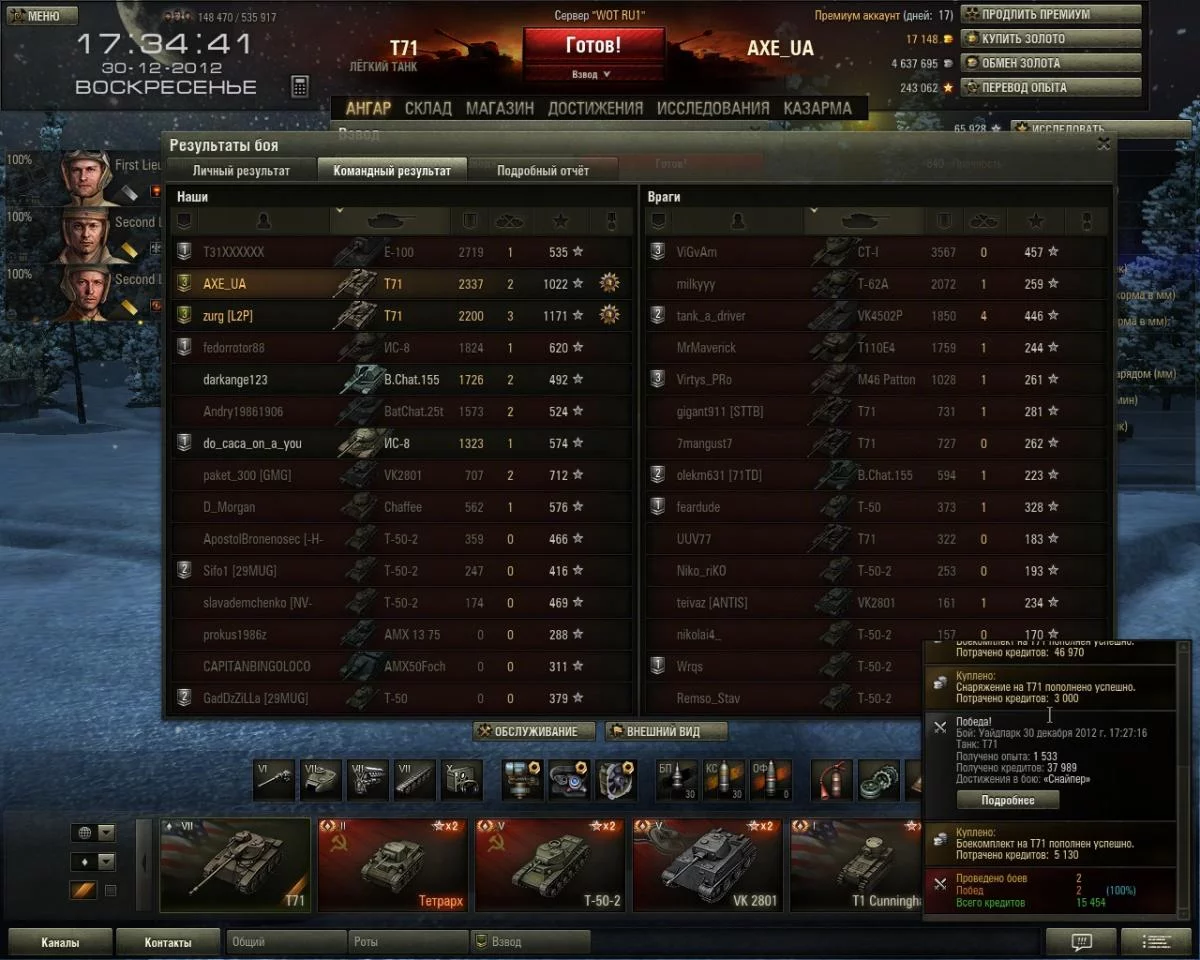1200x960 pixels.
Task: Select player zurg [L2P] row
Action: point(400,316)
